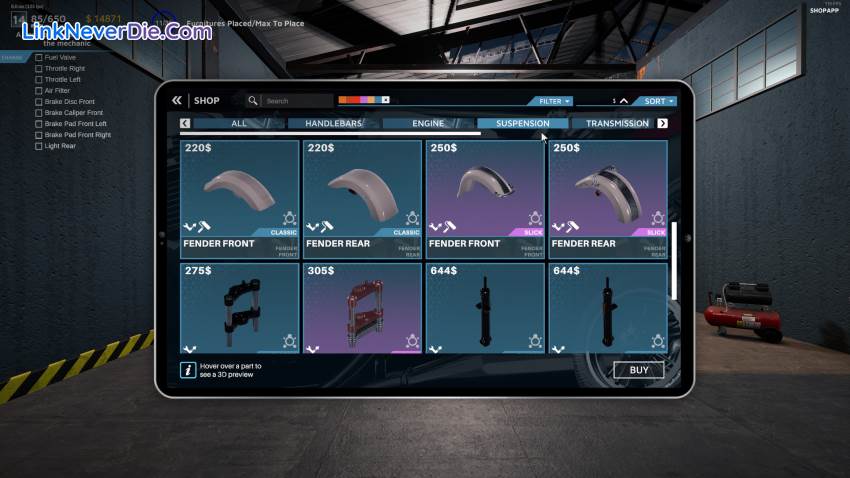Switch to the HANDLEBARS category tab

coord(333,124)
